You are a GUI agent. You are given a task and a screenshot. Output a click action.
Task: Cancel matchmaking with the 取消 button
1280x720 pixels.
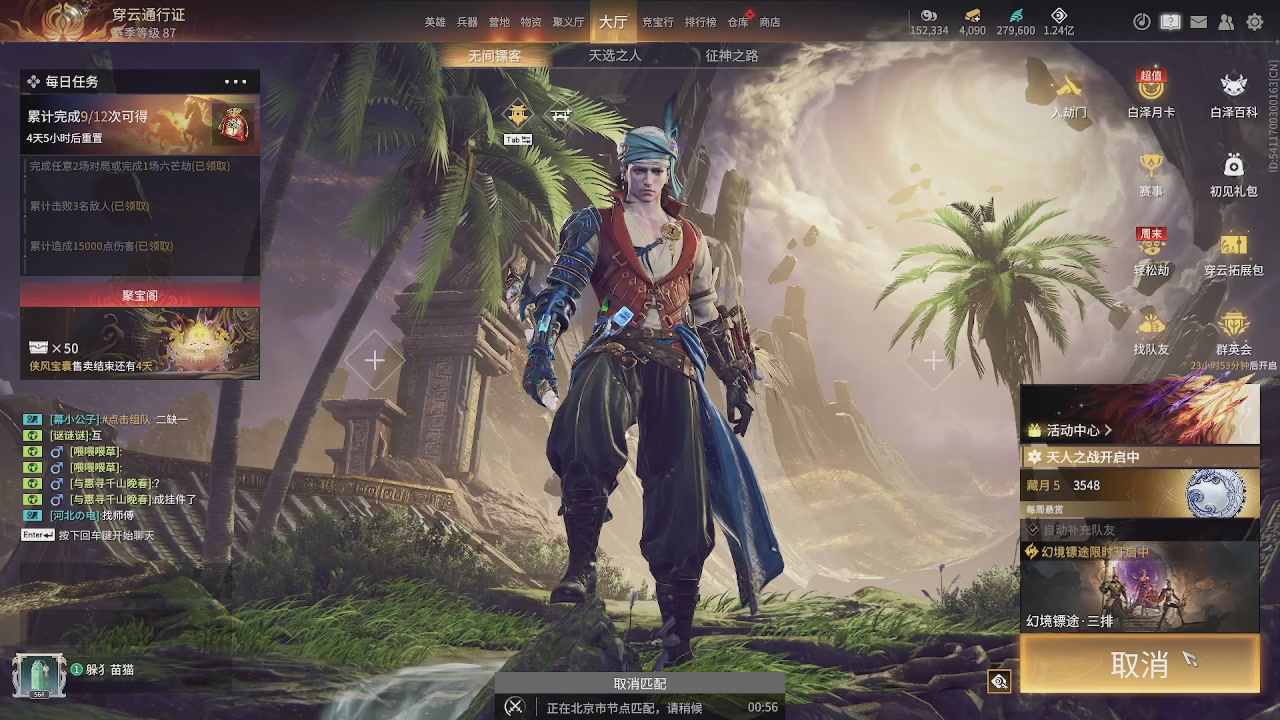click(x=1139, y=664)
